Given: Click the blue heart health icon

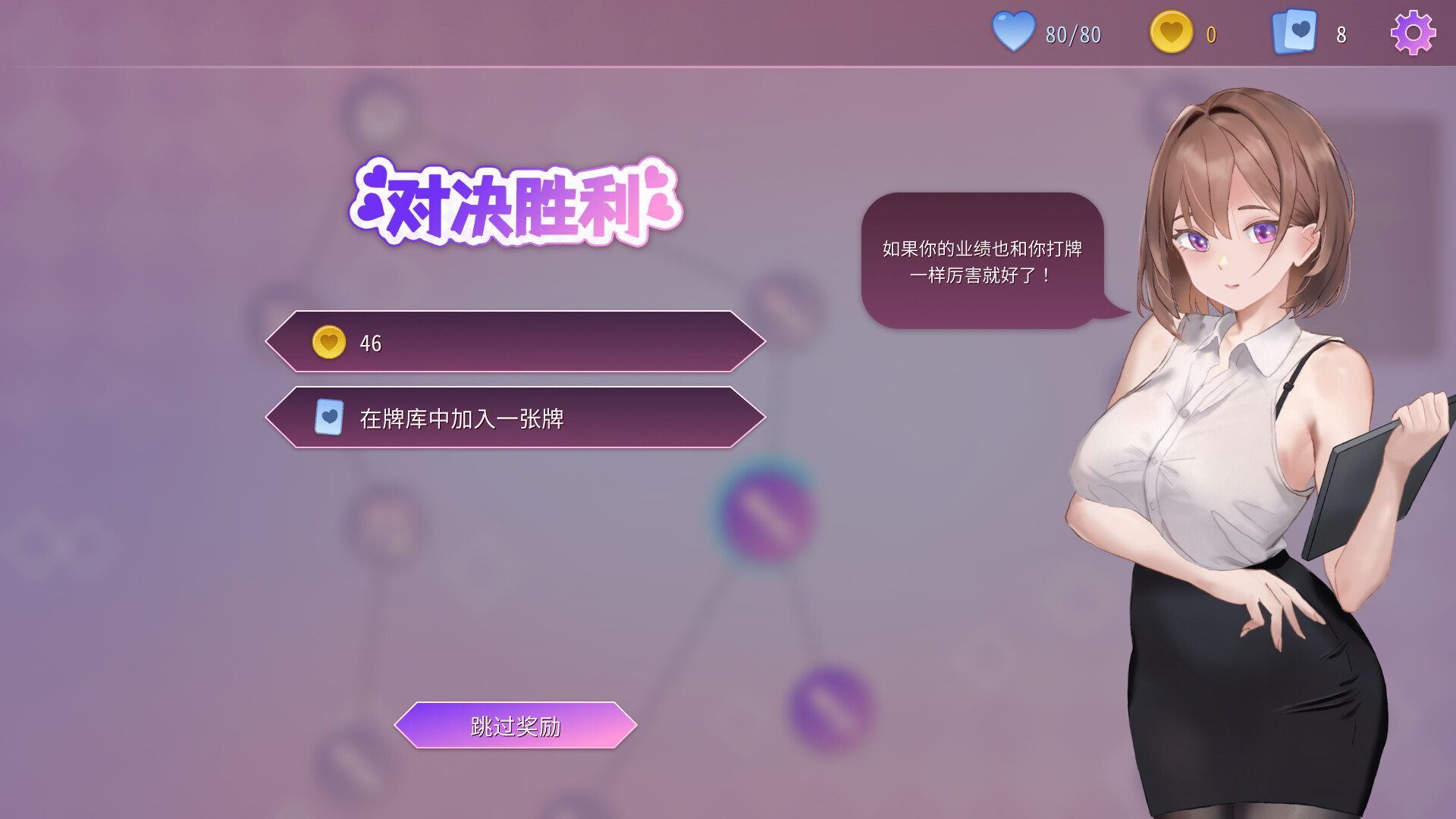Looking at the screenshot, I should point(1014,32).
